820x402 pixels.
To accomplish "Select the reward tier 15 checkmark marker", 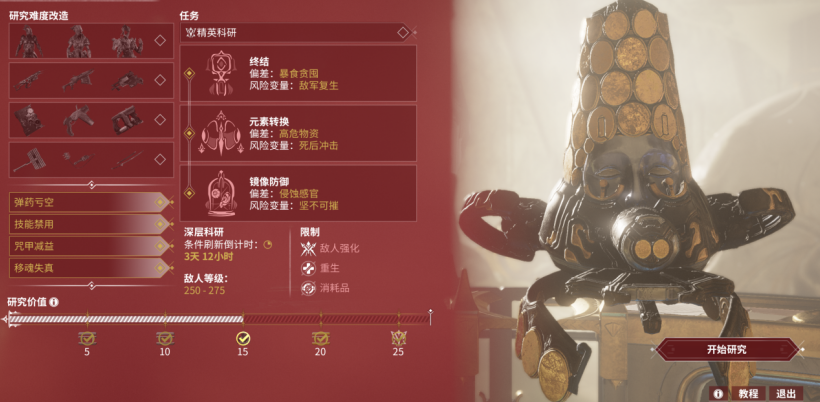I will 243,339.
